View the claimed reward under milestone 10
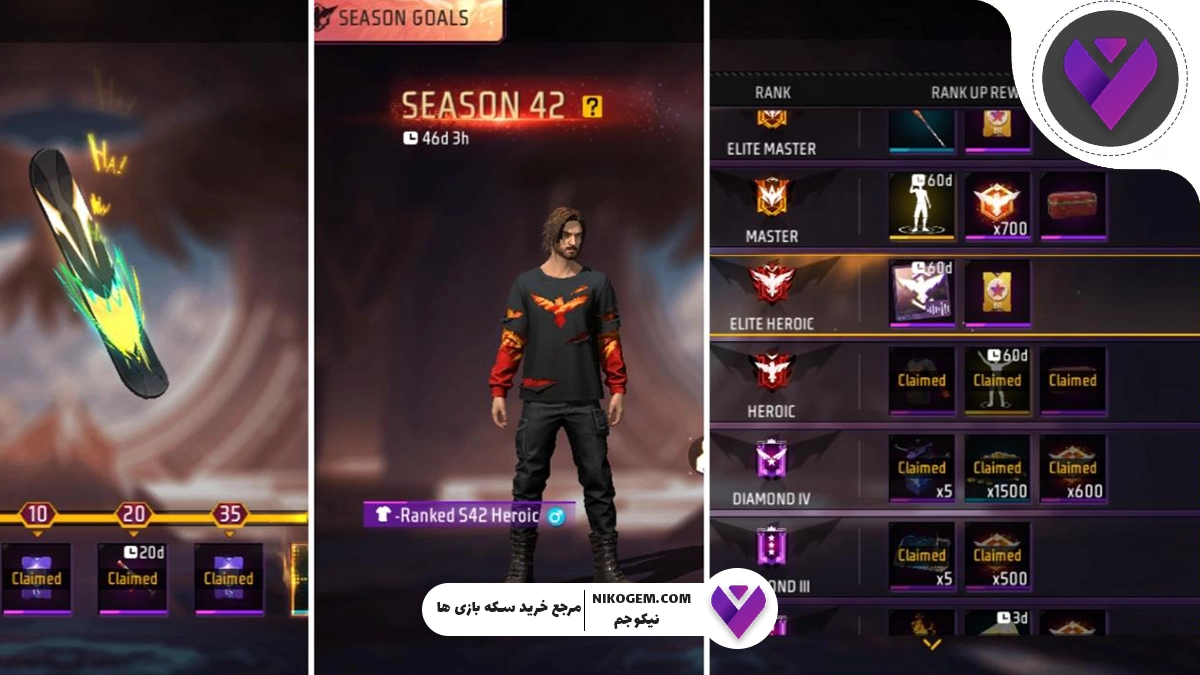Image resolution: width=1200 pixels, height=675 pixels. (36, 578)
